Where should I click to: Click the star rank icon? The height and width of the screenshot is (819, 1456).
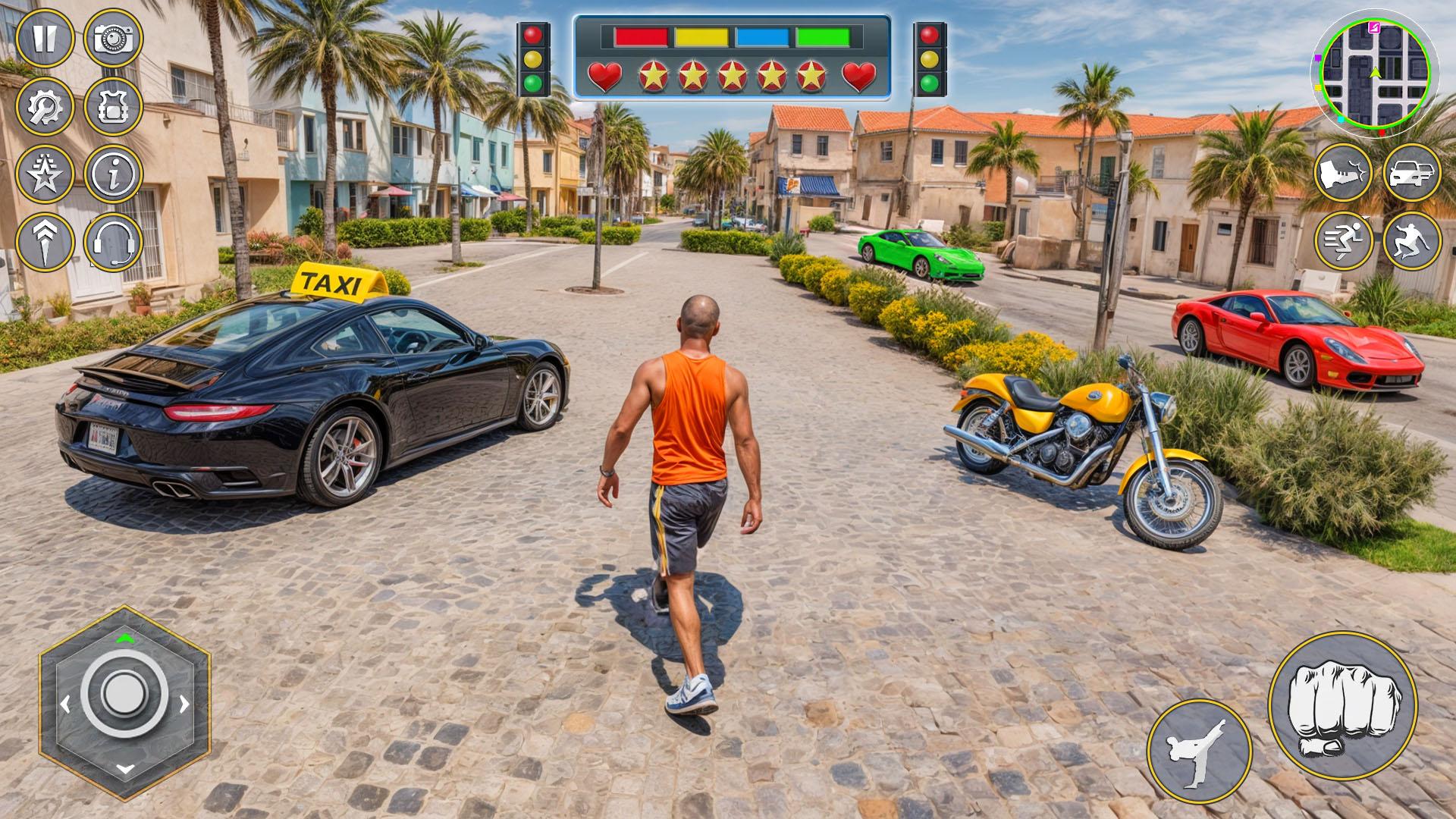(x=45, y=174)
